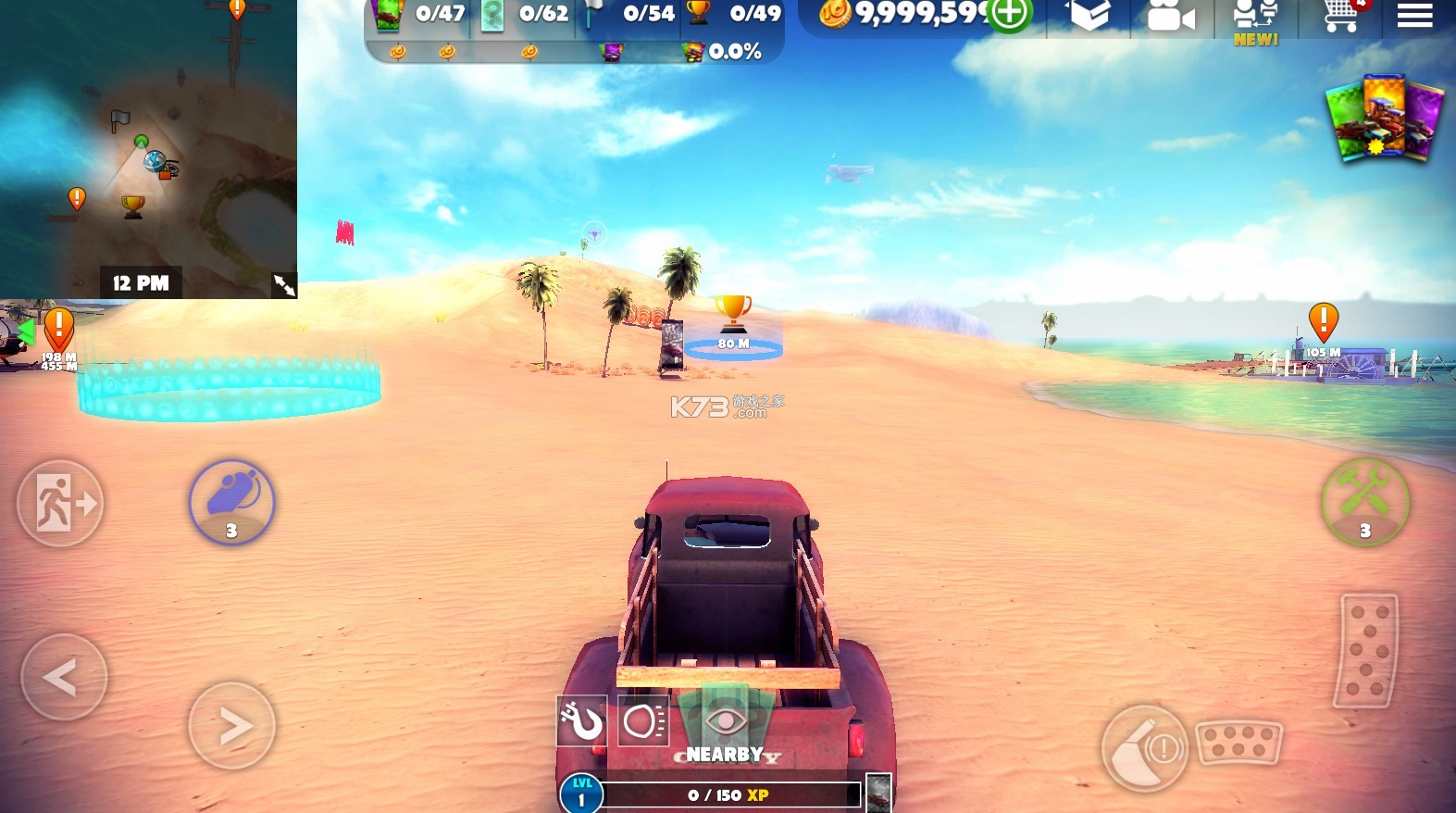The width and height of the screenshot is (1456, 813).
Task: Open the box icon in top bar
Action: coord(1089,15)
